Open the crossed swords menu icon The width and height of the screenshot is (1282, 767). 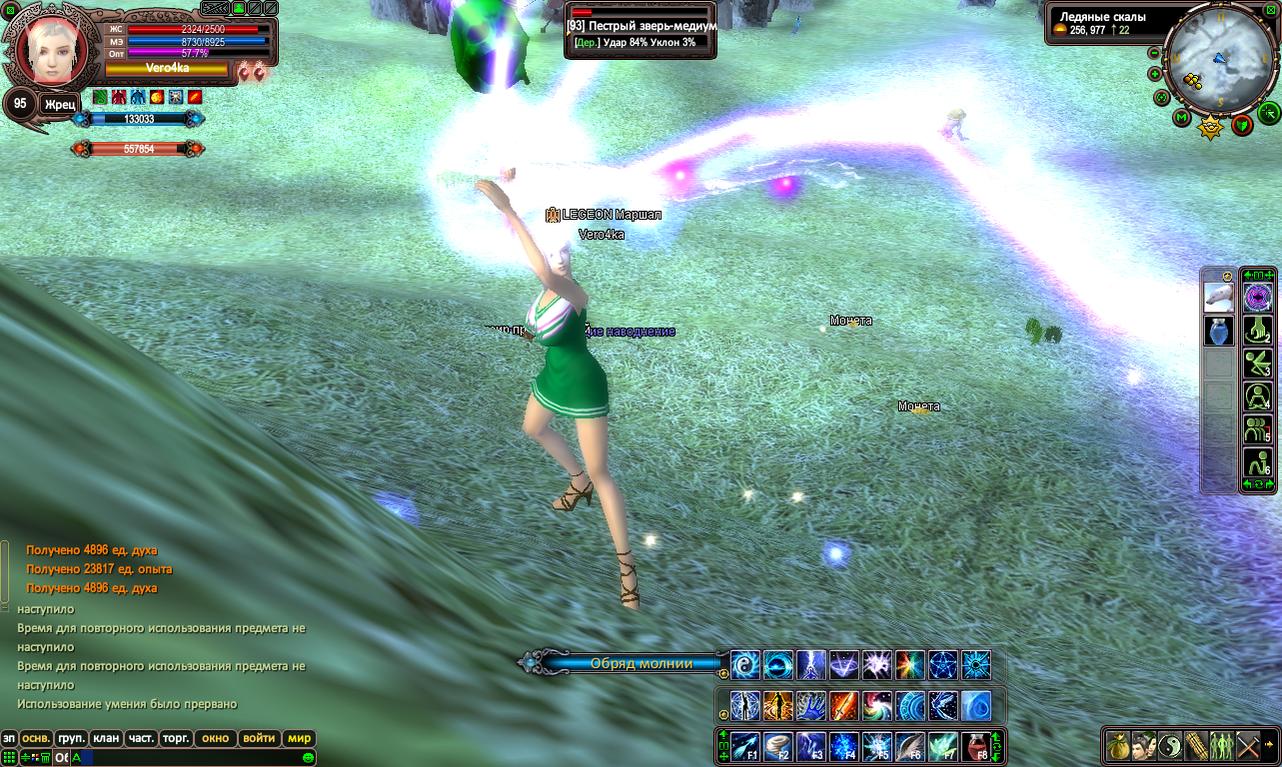click(1248, 746)
